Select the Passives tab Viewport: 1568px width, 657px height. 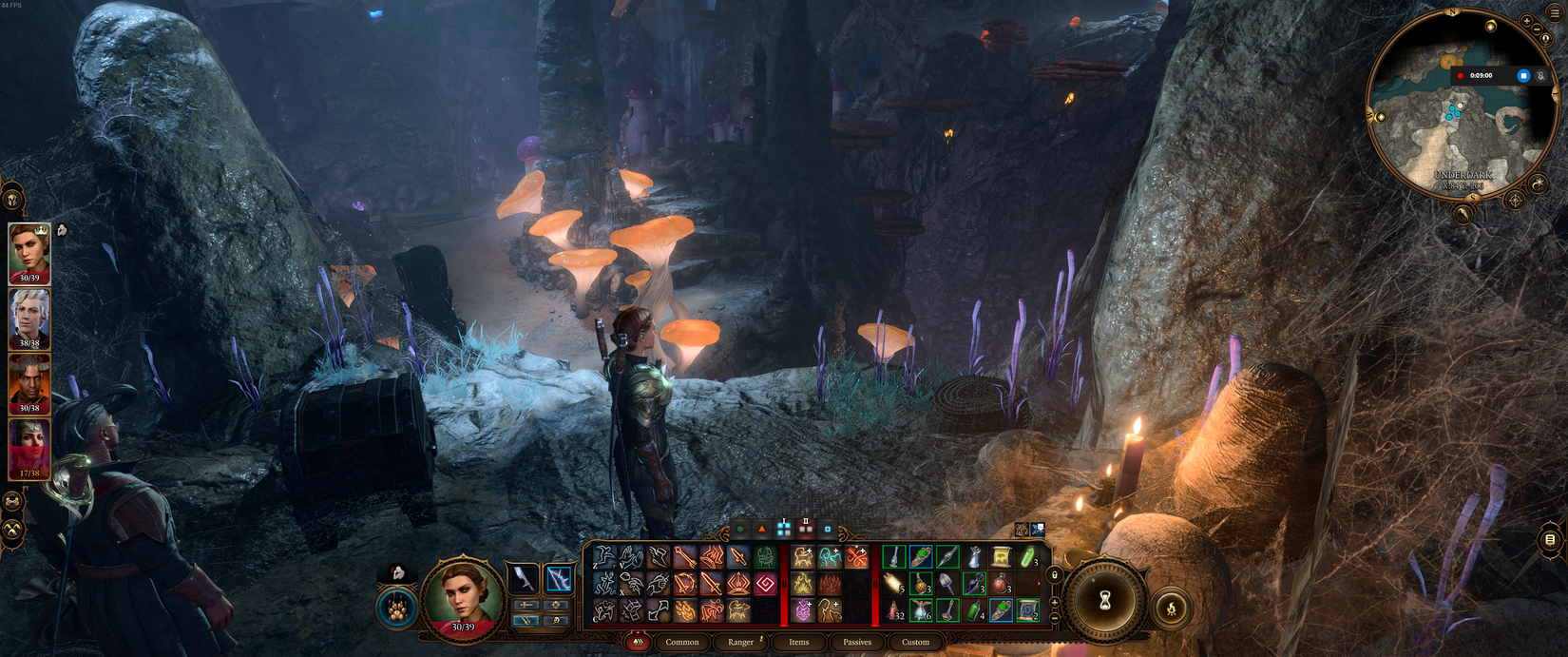(x=857, y=642)
